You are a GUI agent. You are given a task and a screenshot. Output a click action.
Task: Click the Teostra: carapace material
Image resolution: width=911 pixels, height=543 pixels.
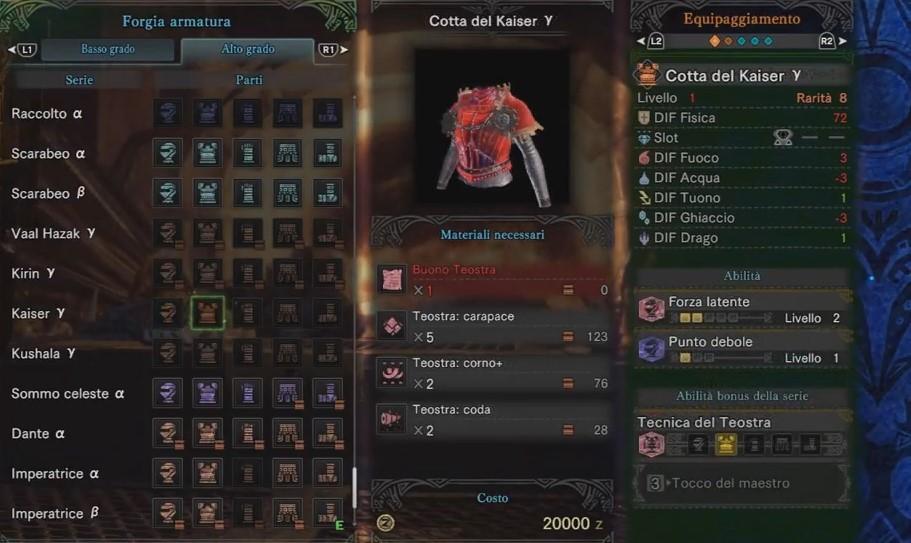(494, 327)
